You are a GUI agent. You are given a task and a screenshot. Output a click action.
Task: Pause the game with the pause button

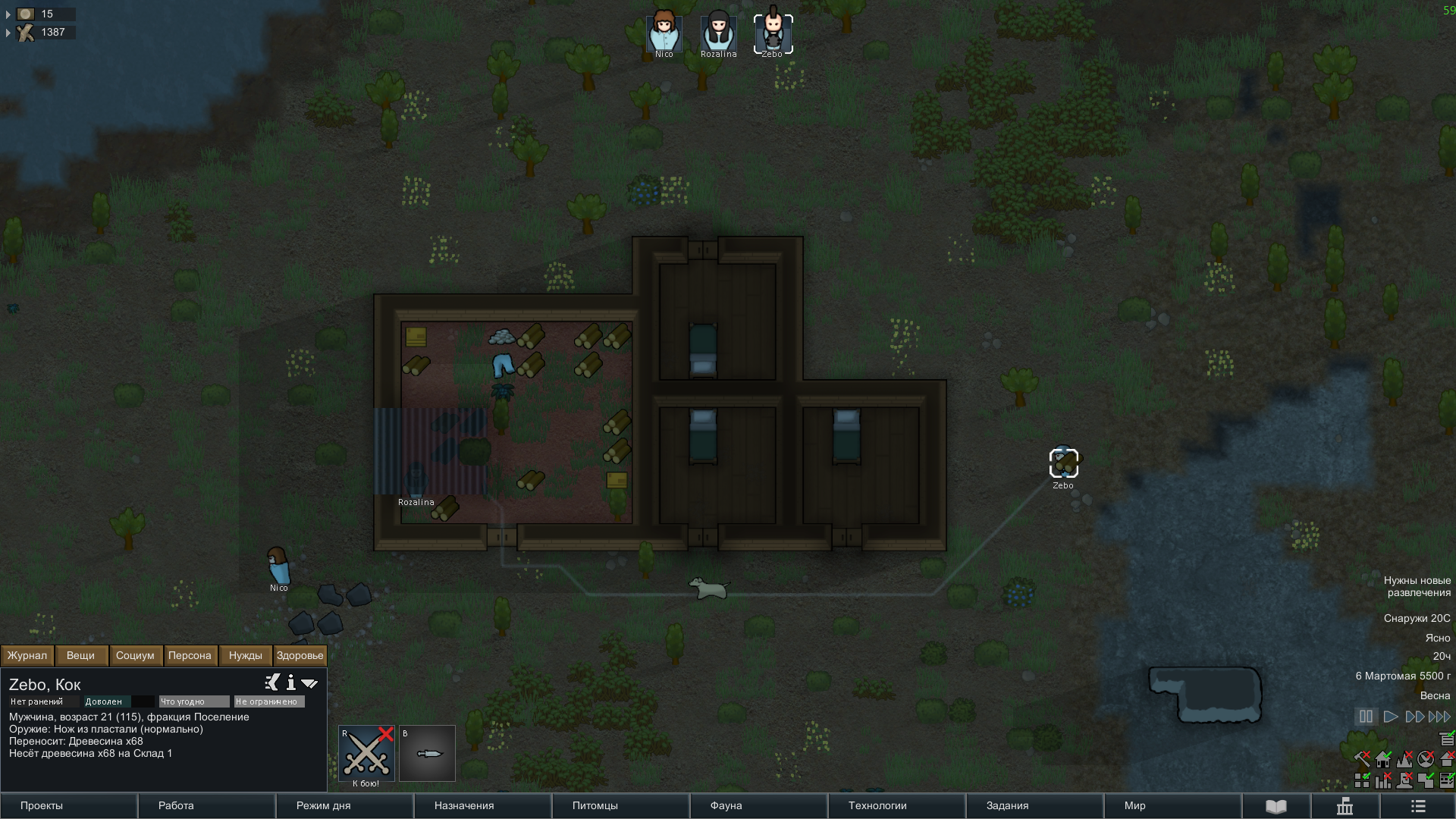tap(1366, 717)
